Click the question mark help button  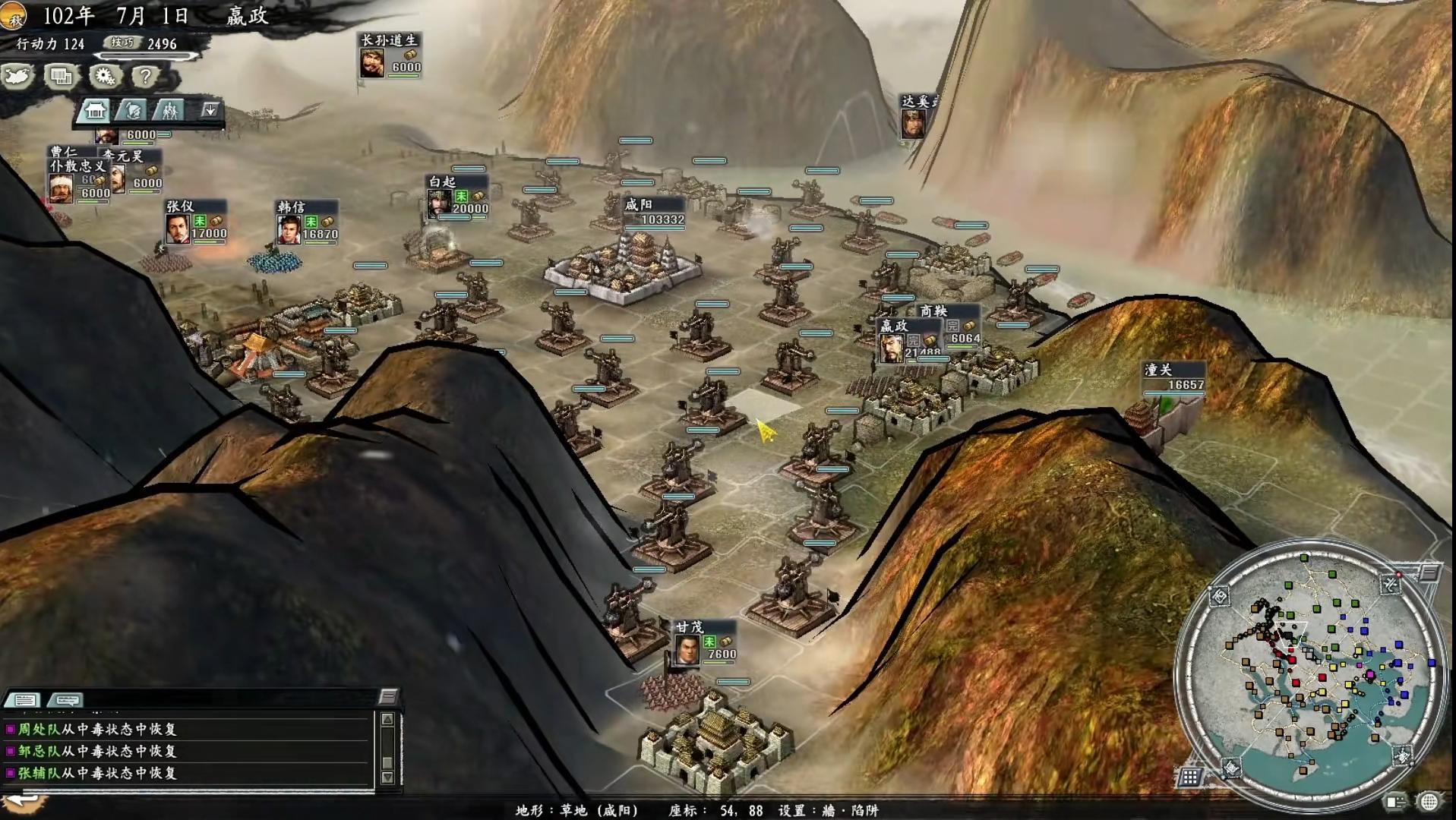tap(144, 76)
